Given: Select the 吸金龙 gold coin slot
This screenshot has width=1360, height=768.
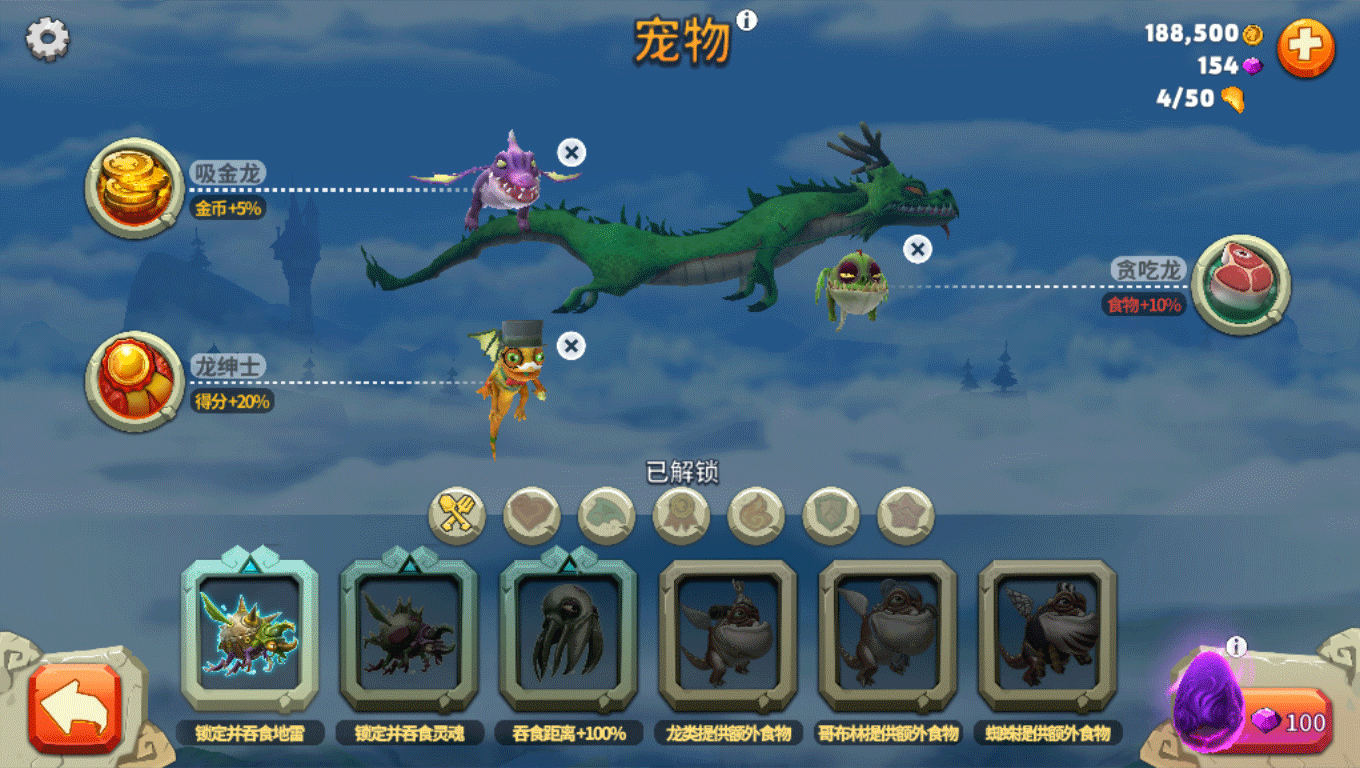Looking at the screenshot, I should click(x=134, y=188).
